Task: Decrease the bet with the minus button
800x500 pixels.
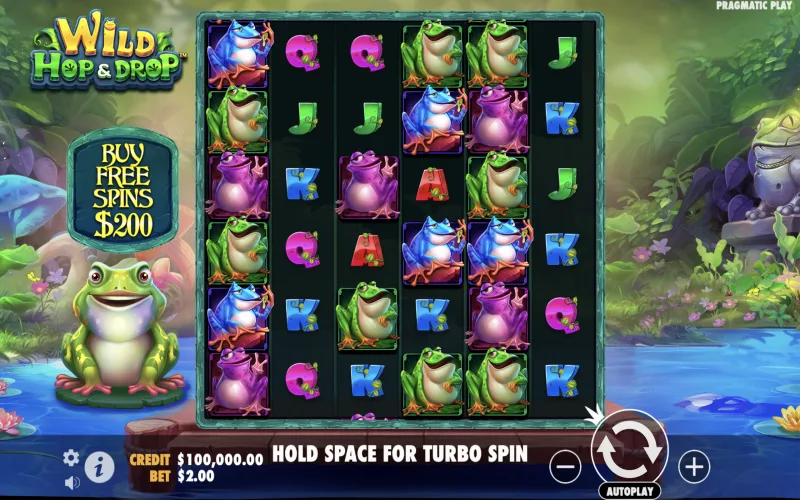Action: [x=566, y=465]
